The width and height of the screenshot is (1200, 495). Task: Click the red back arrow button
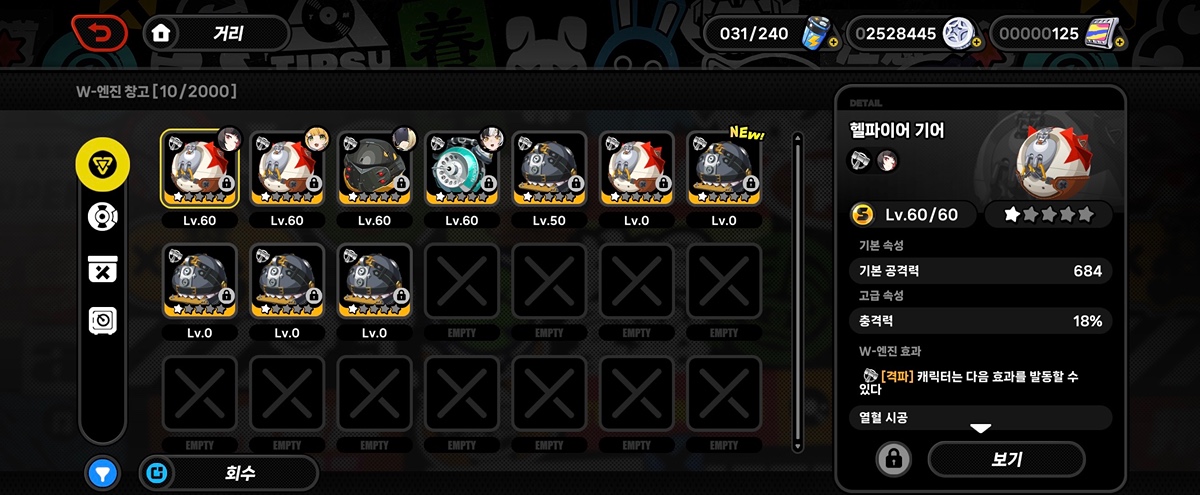pos(99,33)
